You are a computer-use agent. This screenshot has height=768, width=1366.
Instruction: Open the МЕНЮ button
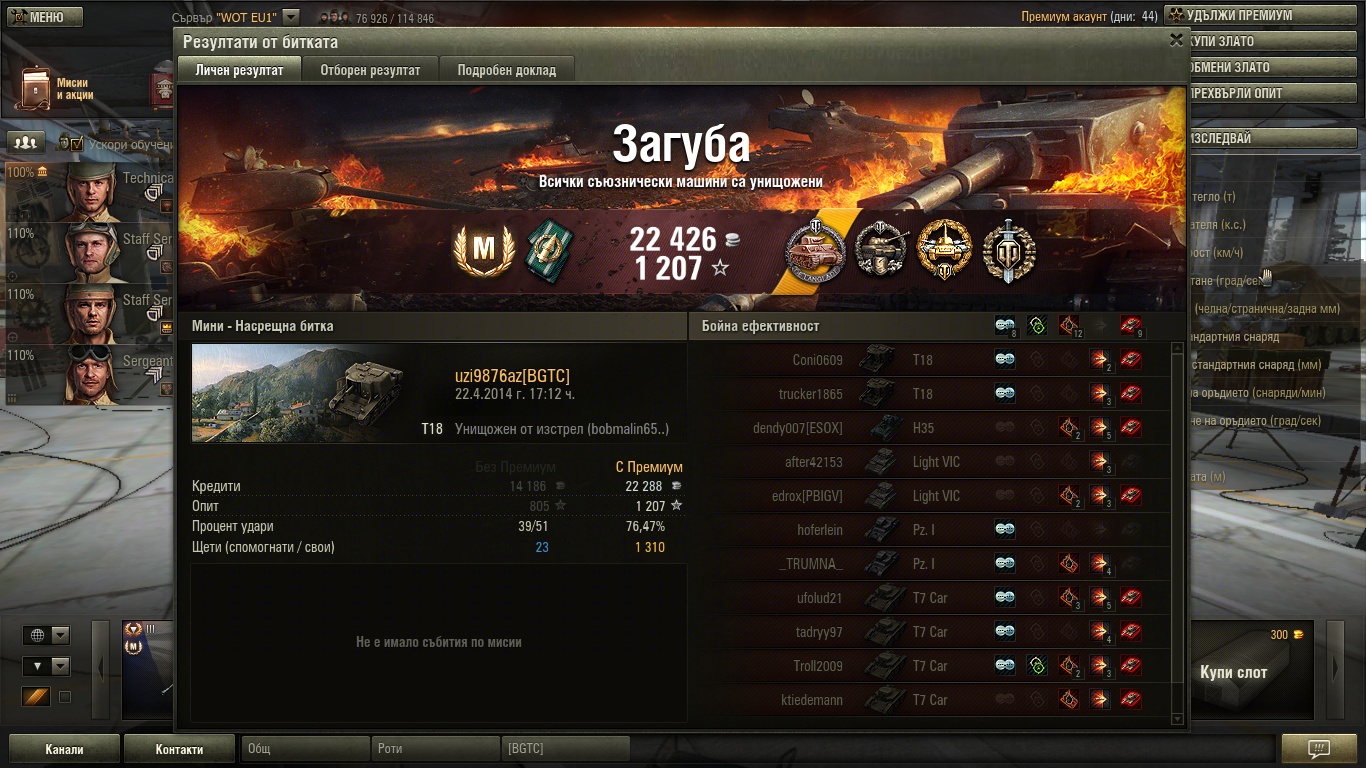point(41,17)
